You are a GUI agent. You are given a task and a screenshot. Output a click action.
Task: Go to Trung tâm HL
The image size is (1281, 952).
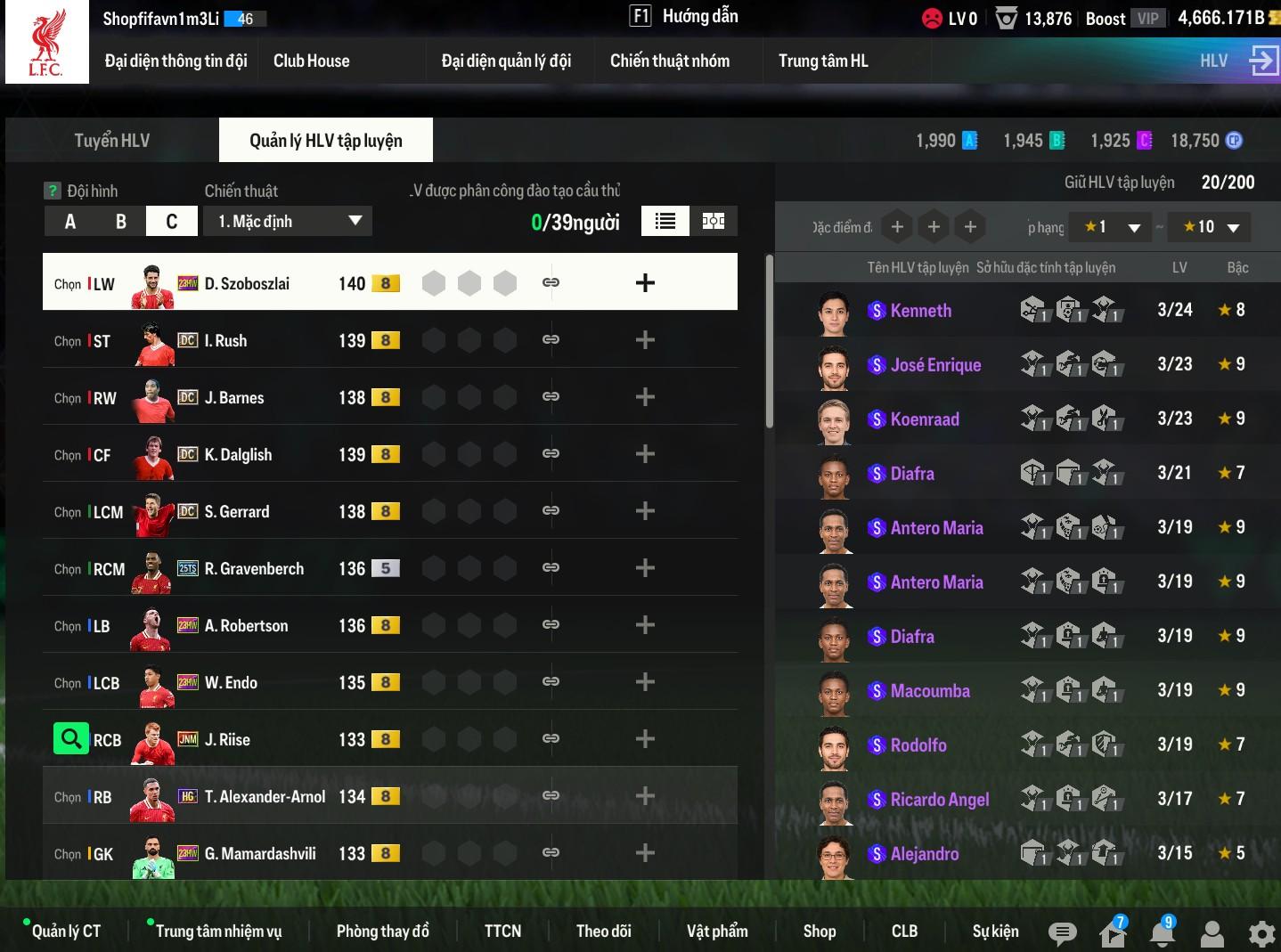[822, 61]
